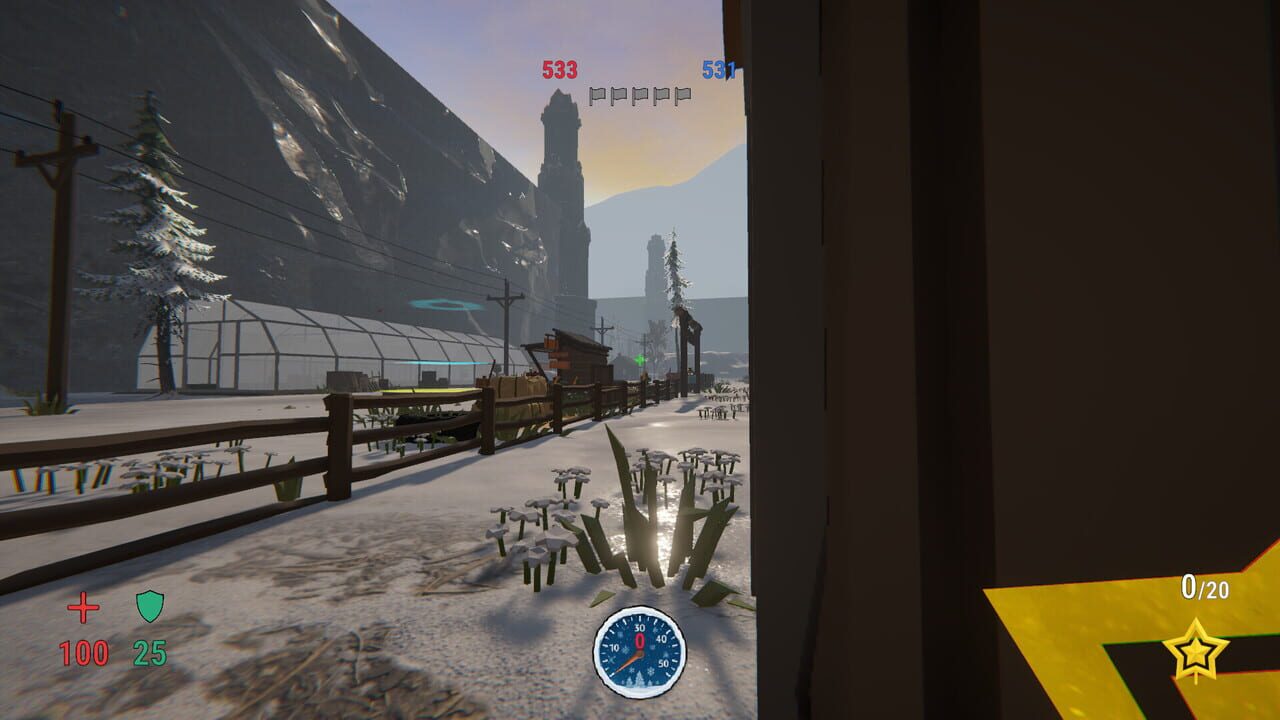This screenshot has height=720, width=1280.
Task: Click the number 0 on the speedometer
Action: point(640,642)
